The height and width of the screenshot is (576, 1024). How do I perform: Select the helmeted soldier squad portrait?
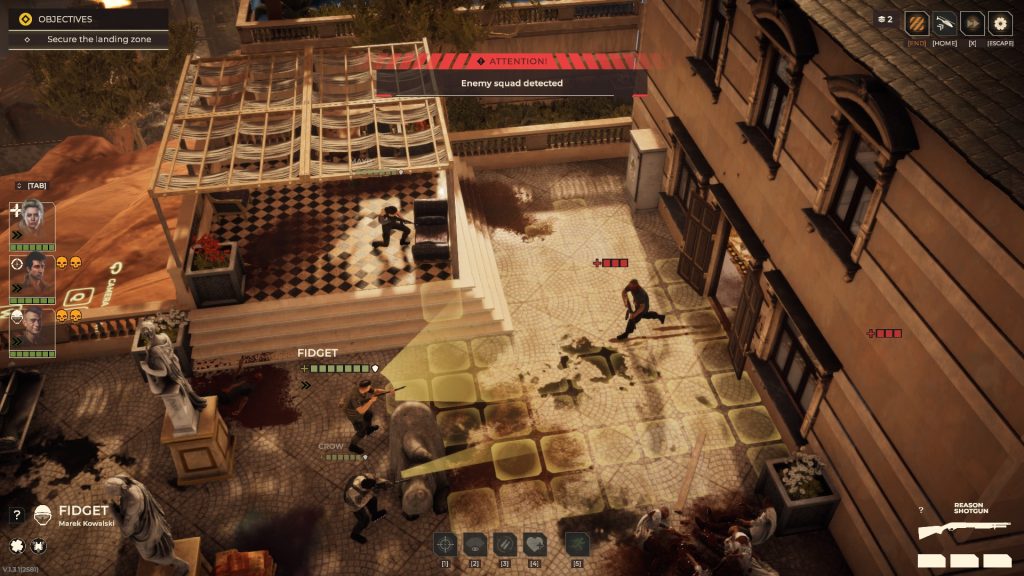32,328
